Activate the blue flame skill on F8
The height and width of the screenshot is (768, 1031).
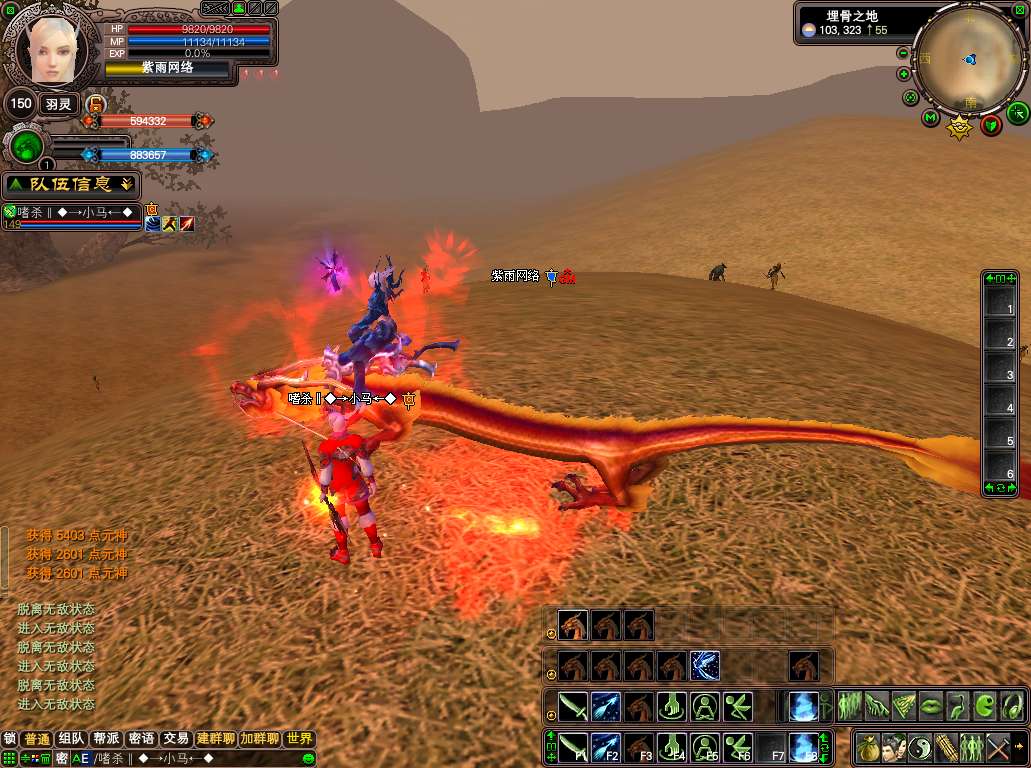802,747
